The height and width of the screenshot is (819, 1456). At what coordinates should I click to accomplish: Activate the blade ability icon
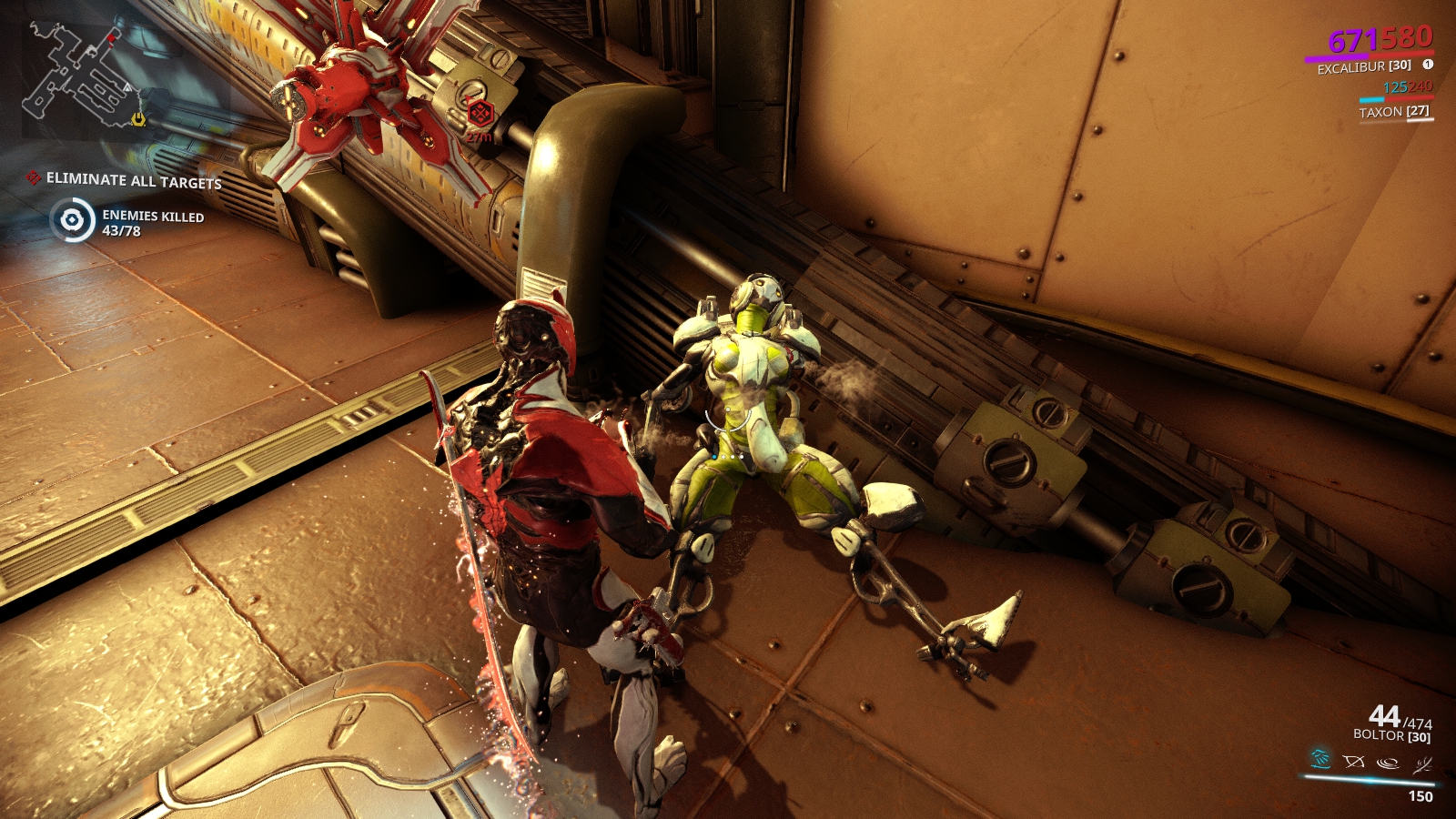(1421, 764)
